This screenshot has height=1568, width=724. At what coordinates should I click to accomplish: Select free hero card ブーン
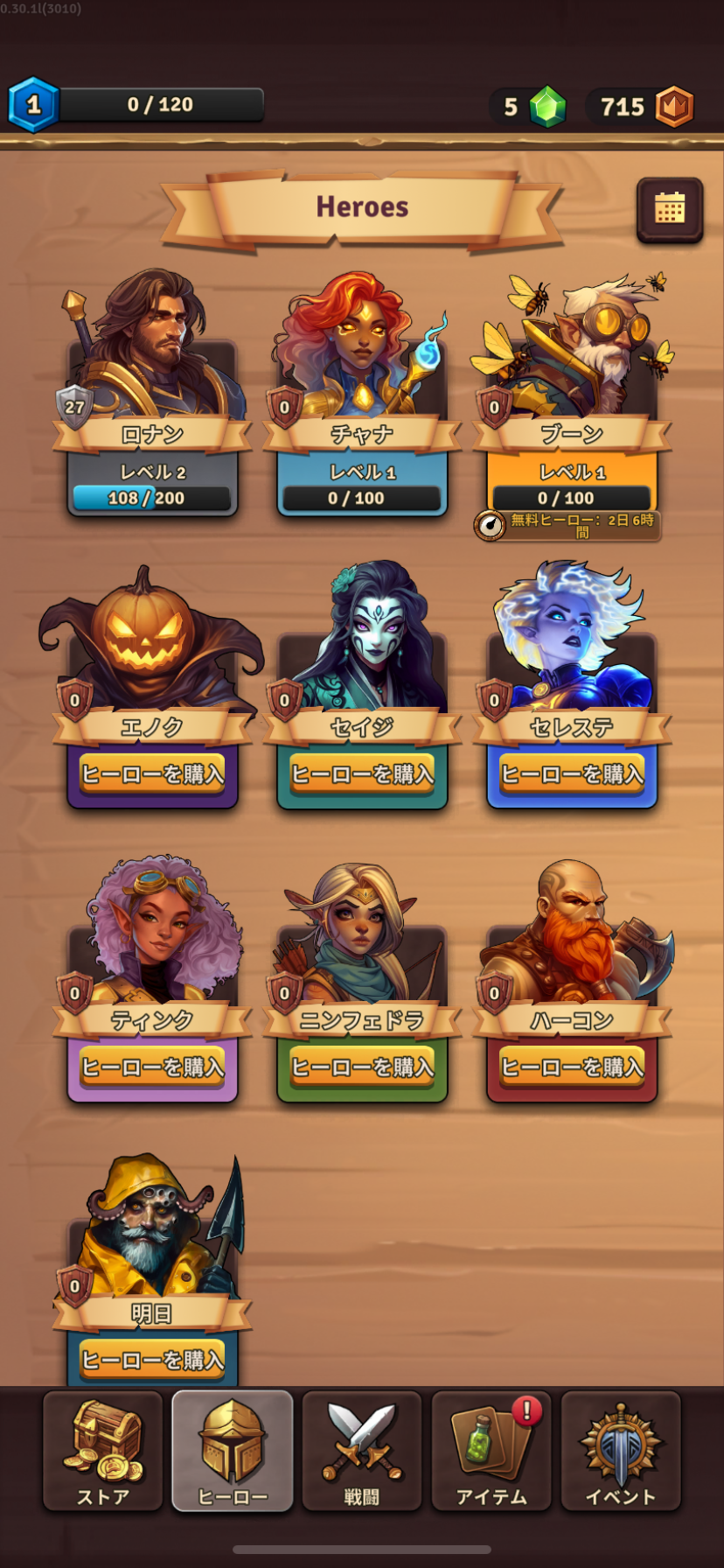coord(572,394)
